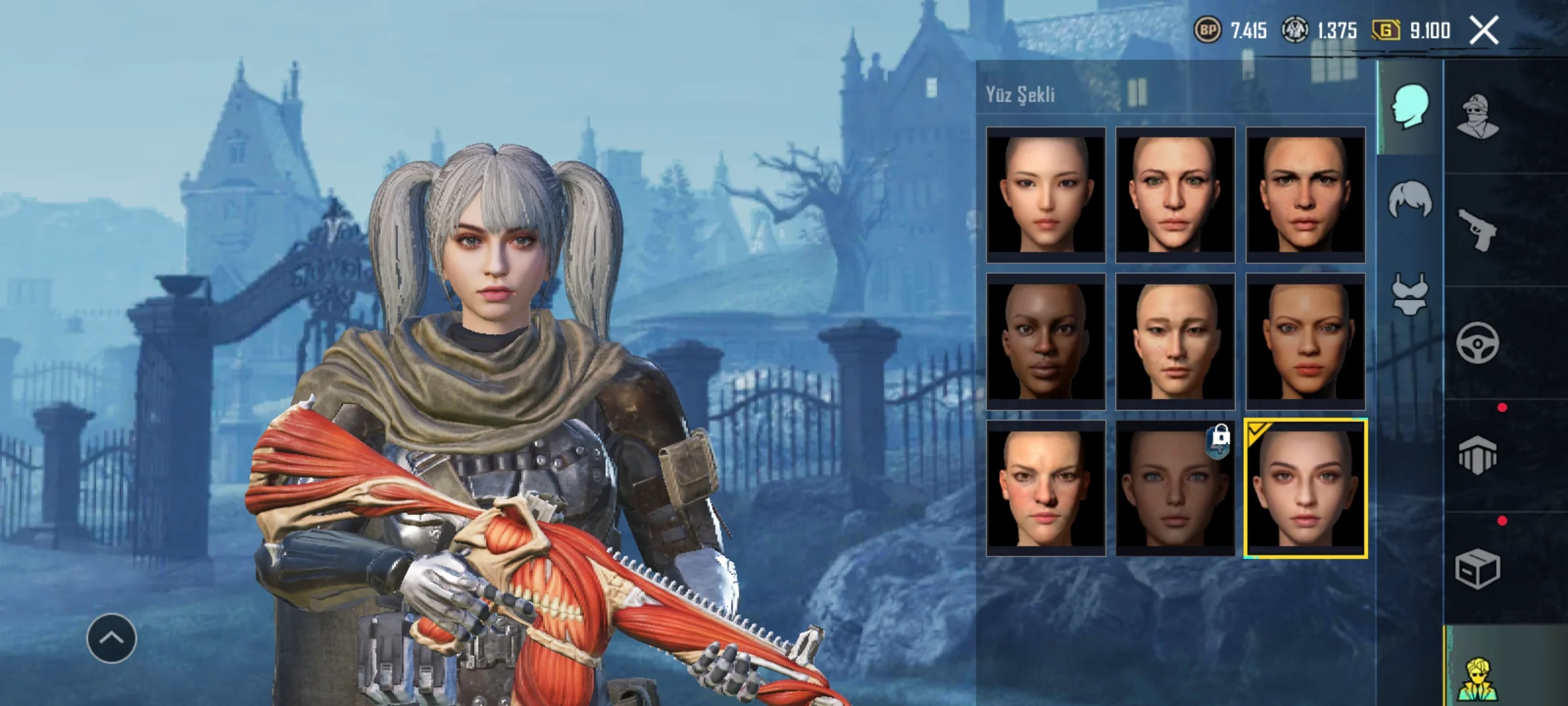
Task: Select the East Asian face in the top row
Action: click(1045, 195)
